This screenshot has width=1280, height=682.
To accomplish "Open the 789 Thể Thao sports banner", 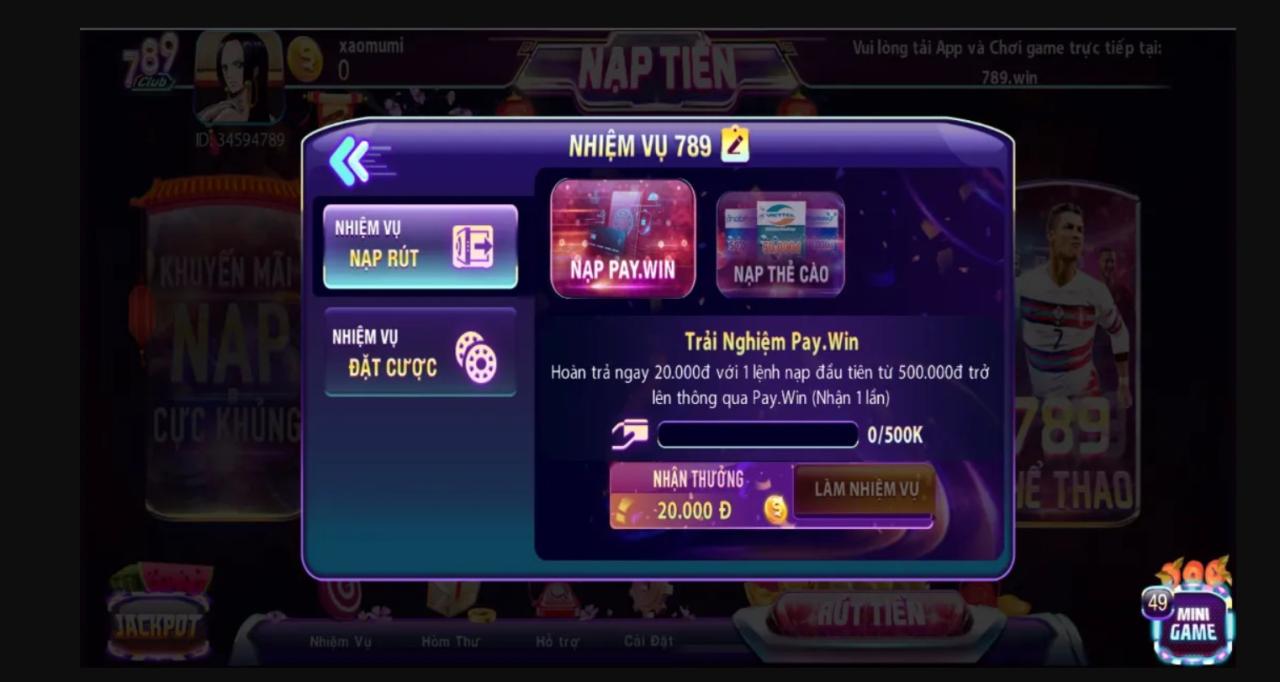I will click(x=1075, y=350).
